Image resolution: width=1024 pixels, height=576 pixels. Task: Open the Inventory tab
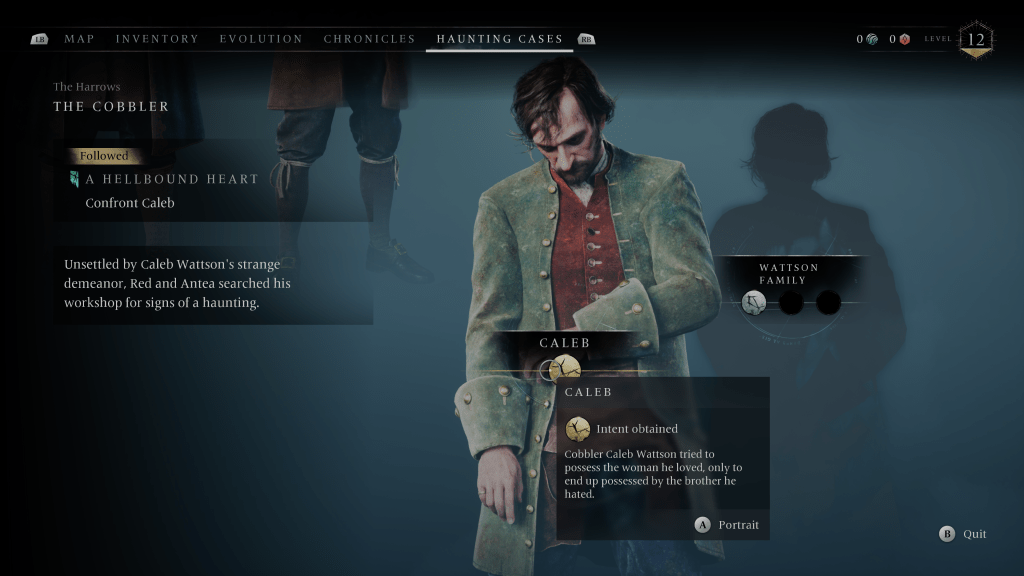[157, 39]
